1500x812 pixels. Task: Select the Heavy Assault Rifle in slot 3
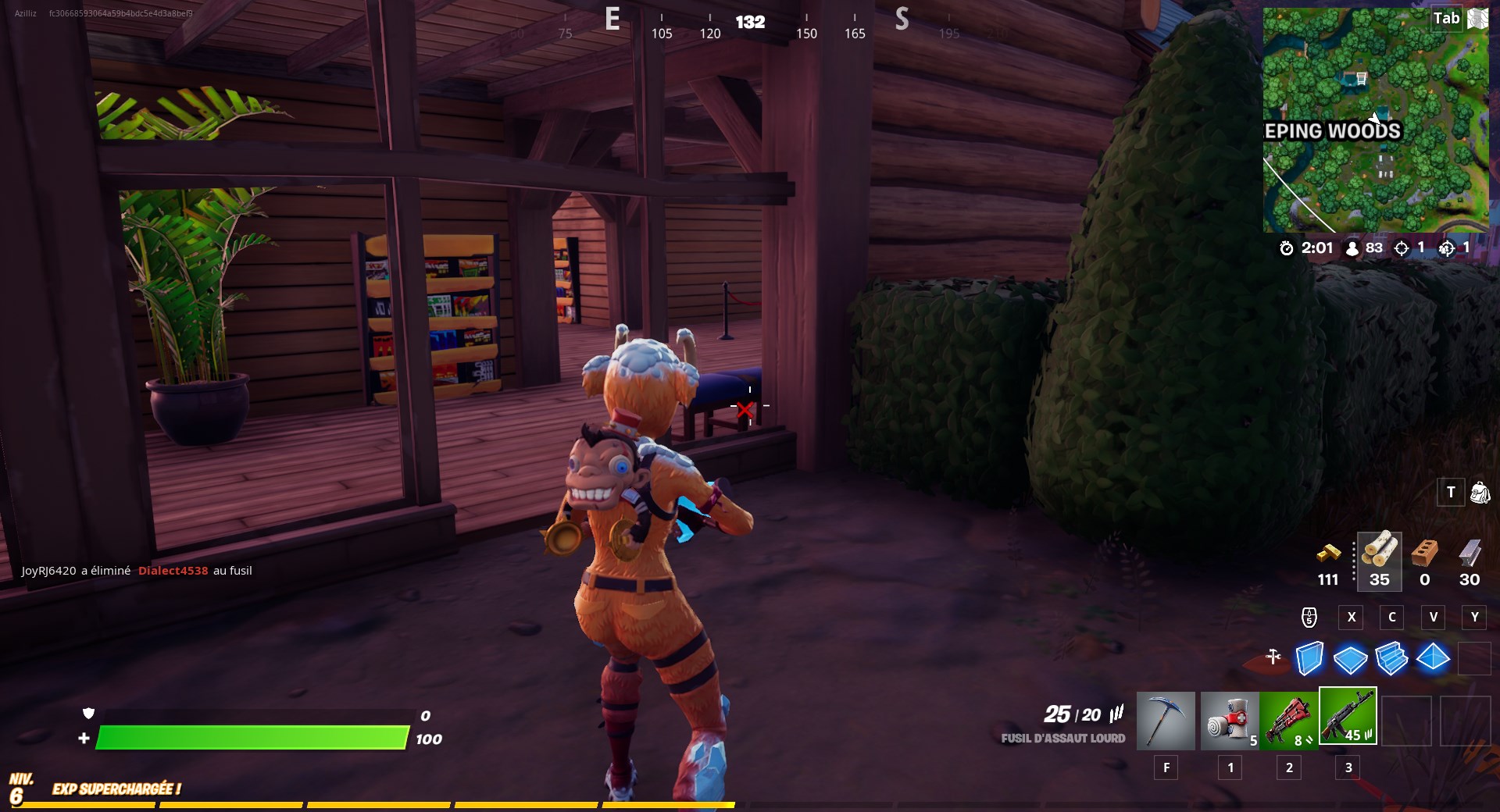point(1348,715)
